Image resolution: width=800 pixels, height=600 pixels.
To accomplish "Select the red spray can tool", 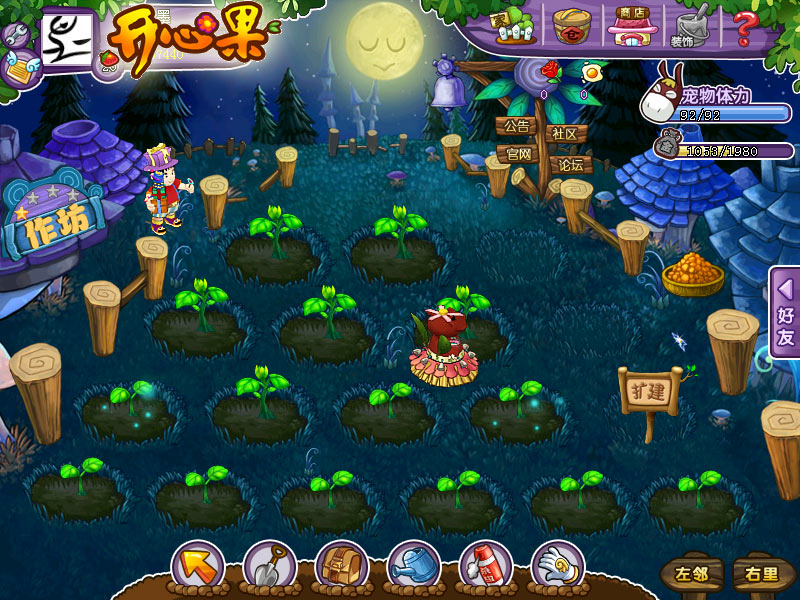I will pyautogui.click(x=485, y=567).
